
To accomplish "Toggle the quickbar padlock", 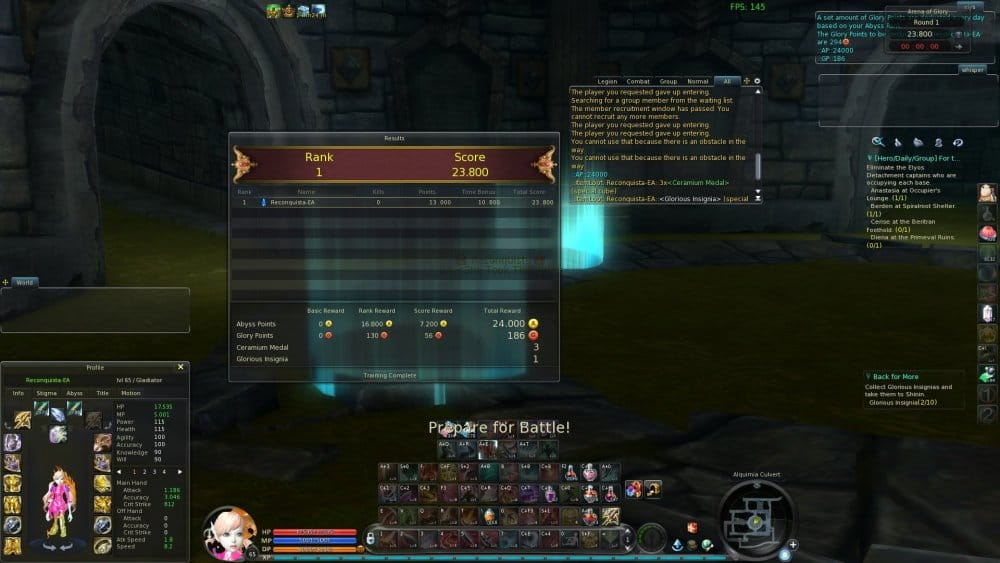I will pos(370,538).
